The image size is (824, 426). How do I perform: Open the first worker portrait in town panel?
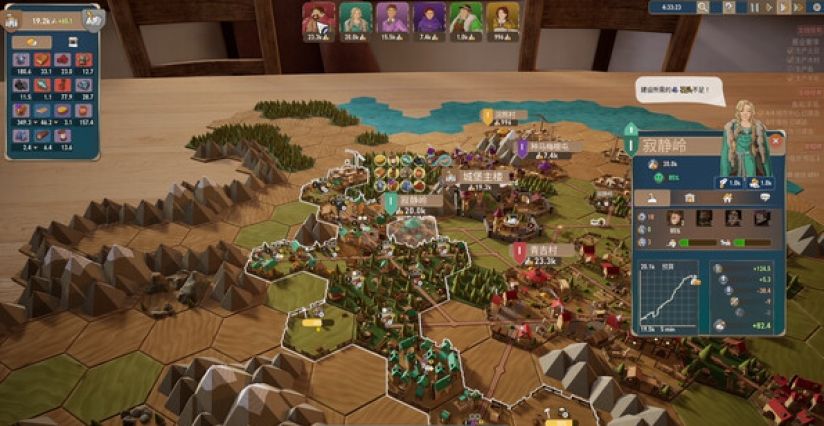pyautogui.click(x=674, y=218)
